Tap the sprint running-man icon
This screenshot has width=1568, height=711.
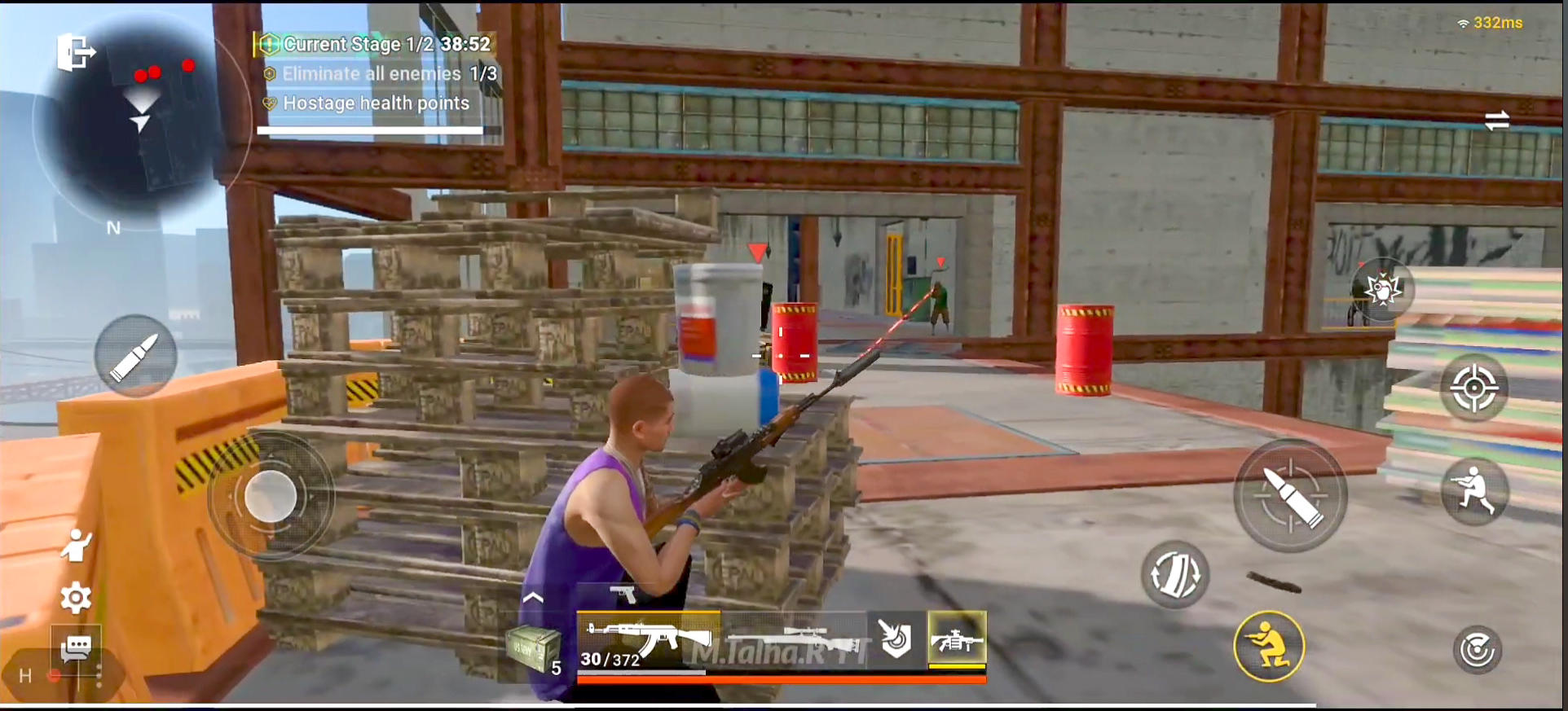[x=1475, y=490]
